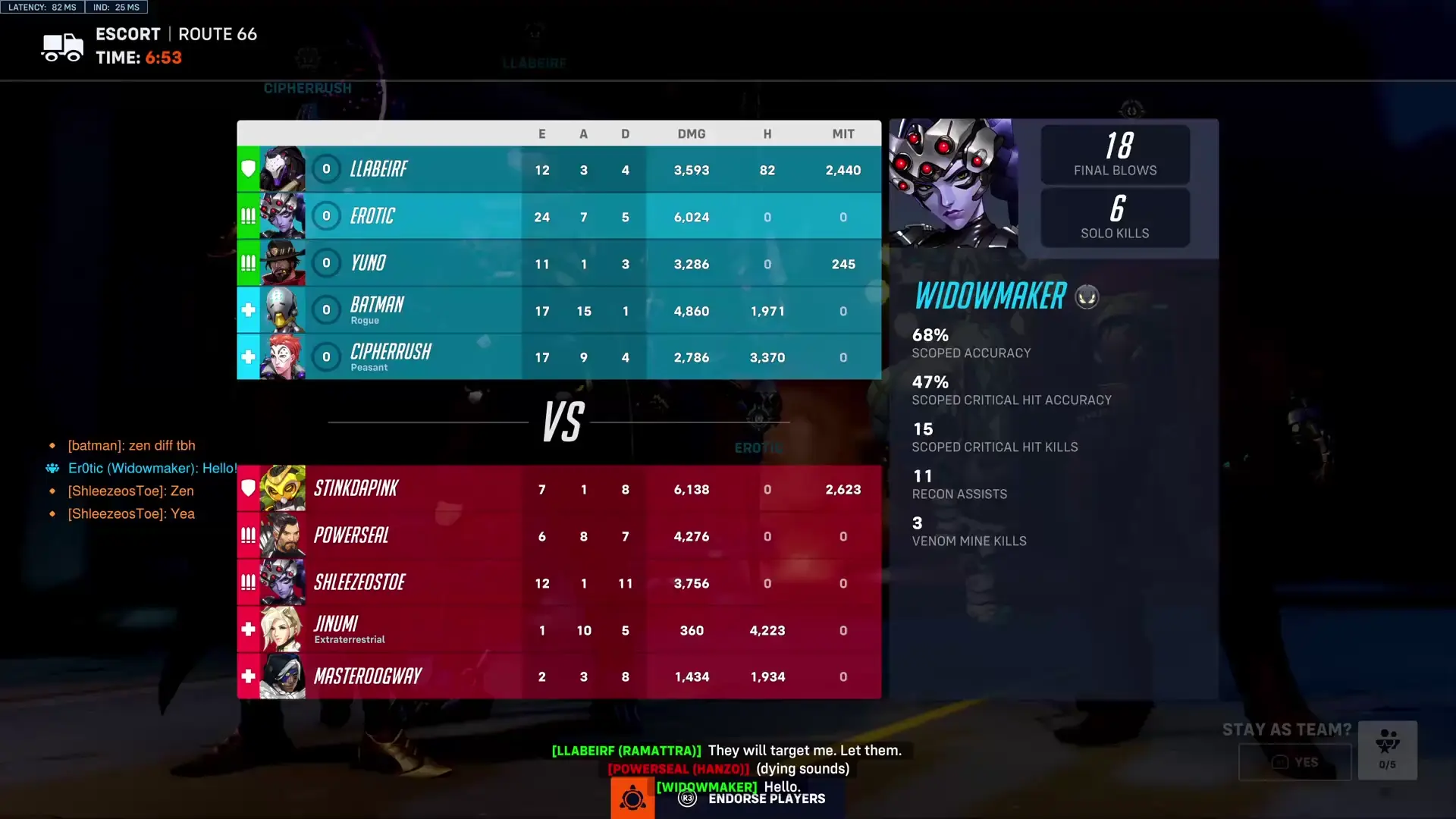Select the escort payload truck icon

(x=61, y=47)
